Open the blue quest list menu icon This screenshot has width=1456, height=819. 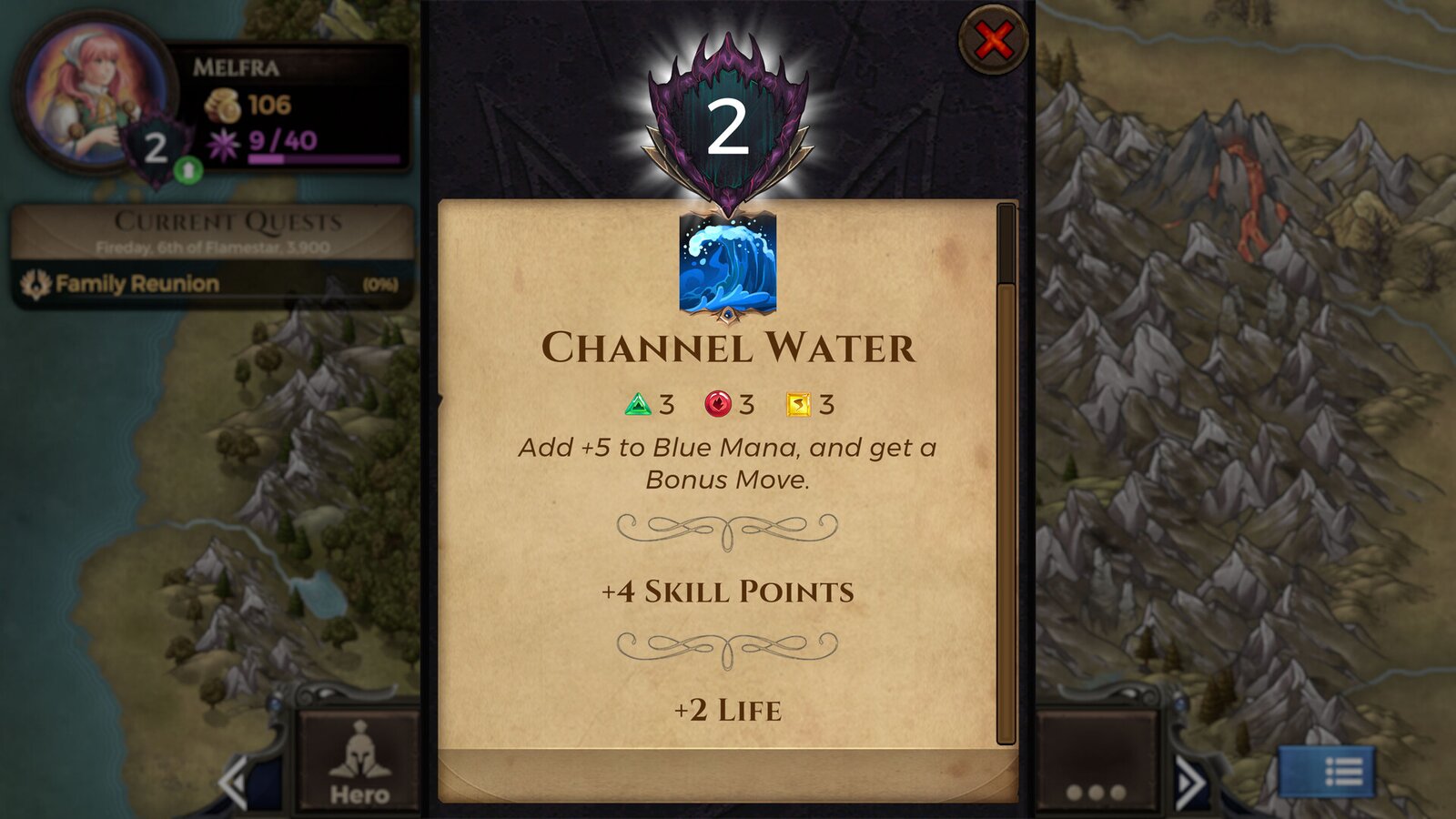coord(1330,773)
